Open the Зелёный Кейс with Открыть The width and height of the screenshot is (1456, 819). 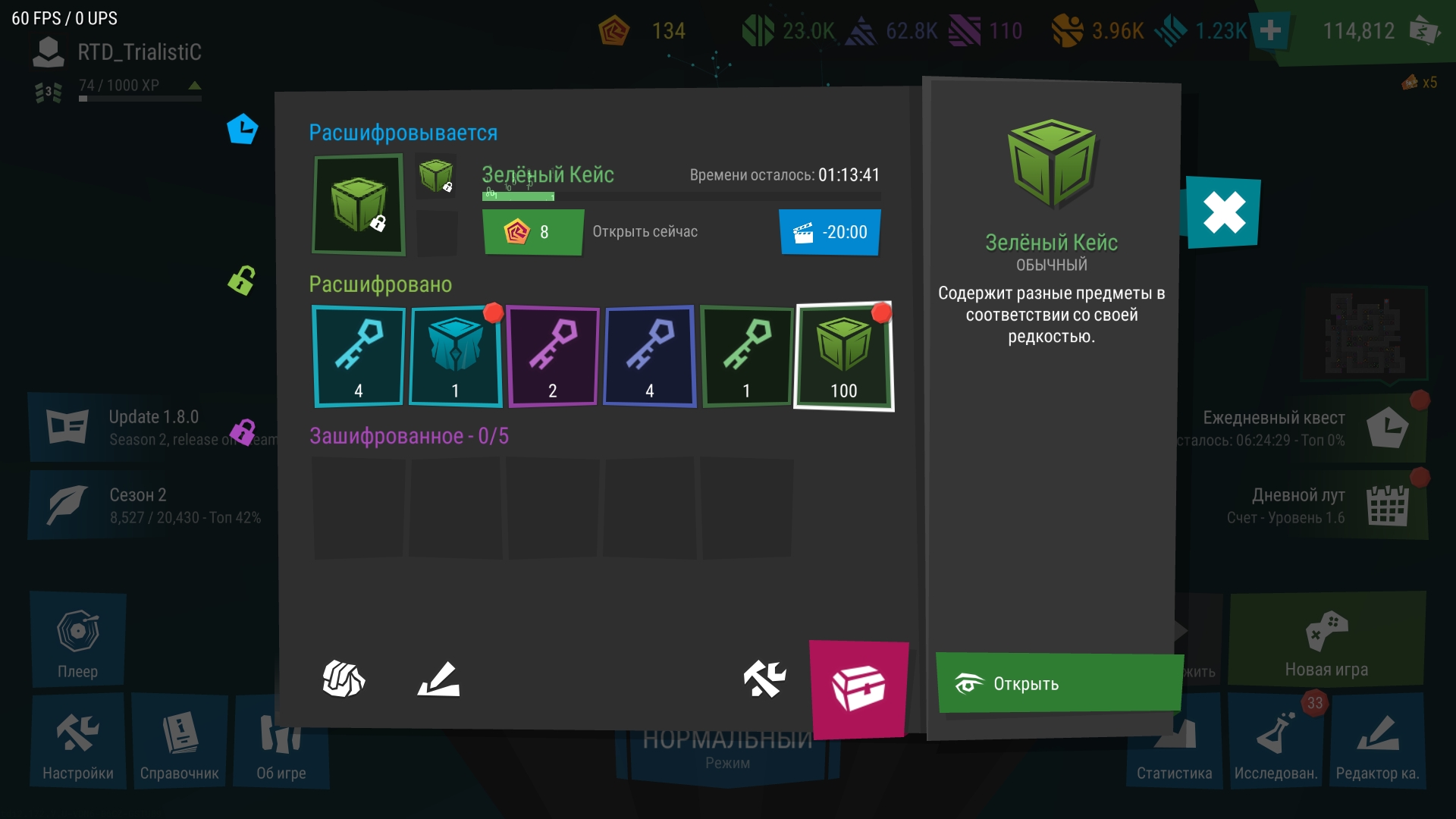[x=1058, y=683]
